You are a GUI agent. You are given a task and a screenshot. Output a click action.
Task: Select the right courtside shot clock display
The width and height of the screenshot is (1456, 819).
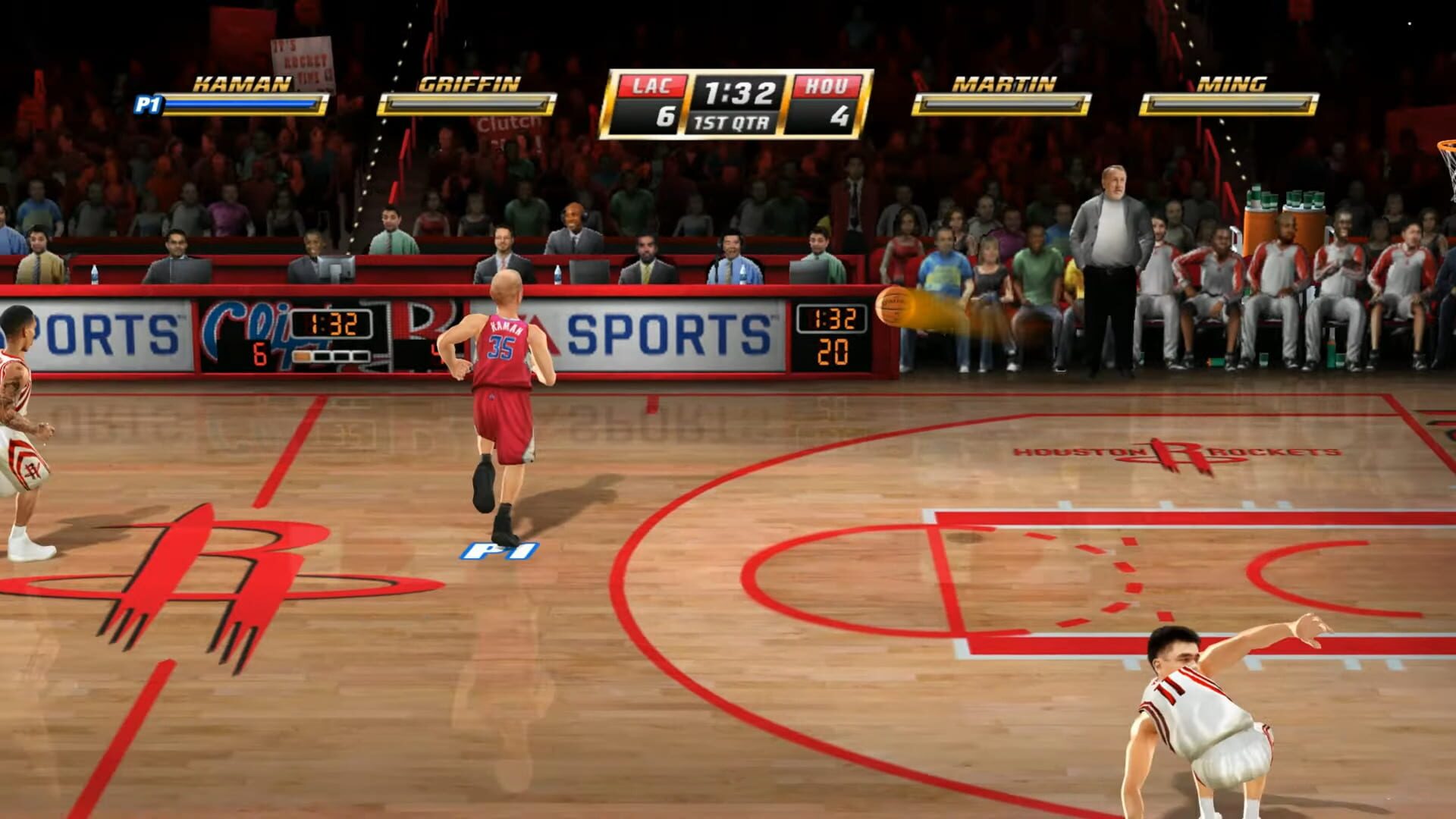point(831,337)
